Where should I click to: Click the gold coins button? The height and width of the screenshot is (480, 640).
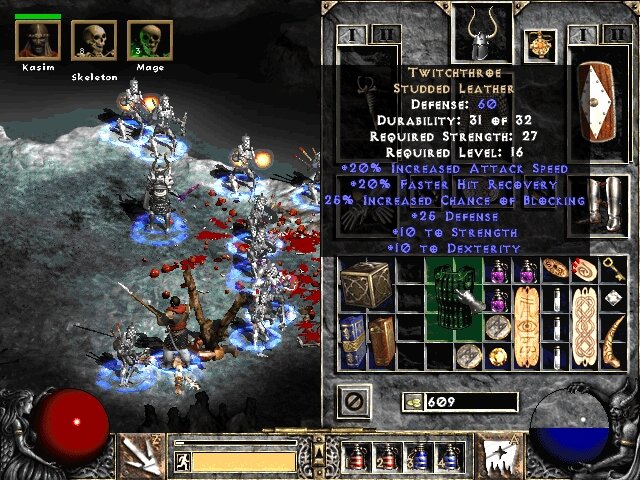click(413, 402)
